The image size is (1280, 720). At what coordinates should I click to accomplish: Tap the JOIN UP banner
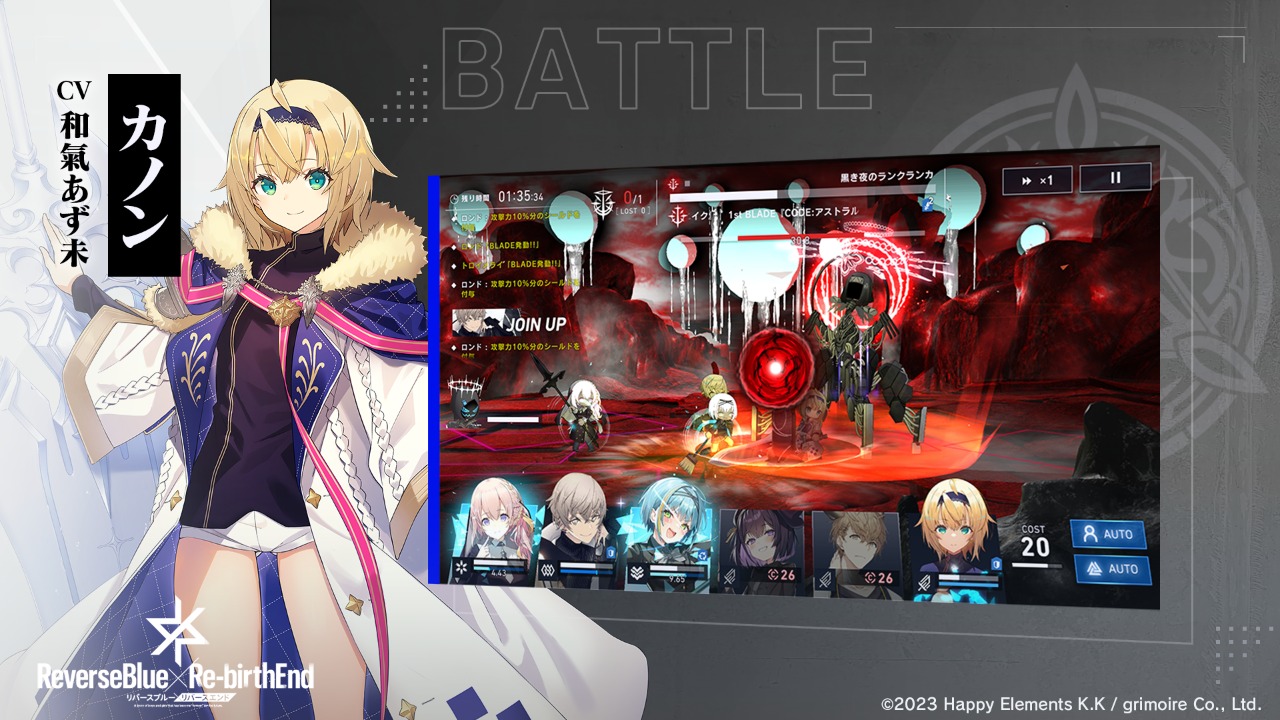click(x=510, y=324)
